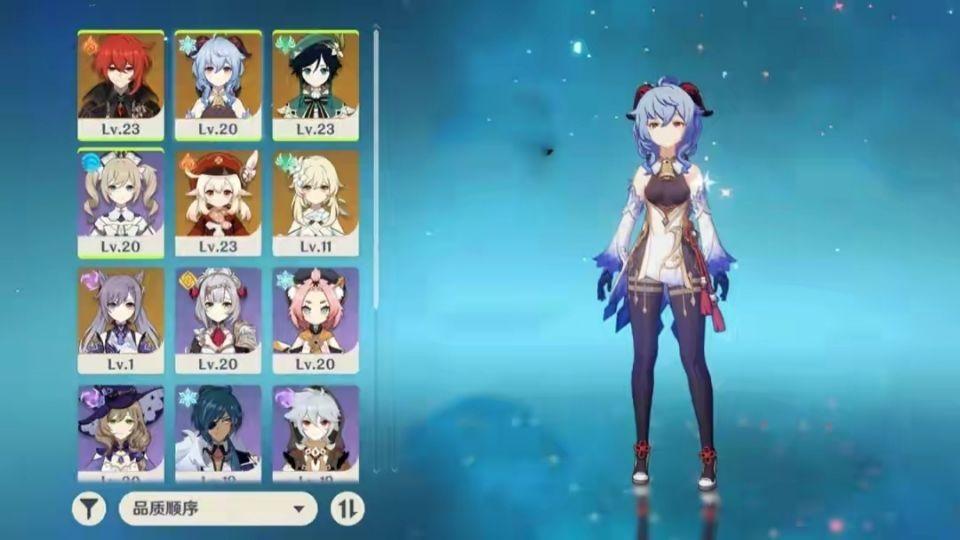Select the pink-haired Diona character card
This screenshot has width=960, height=540.
[315, 320]
